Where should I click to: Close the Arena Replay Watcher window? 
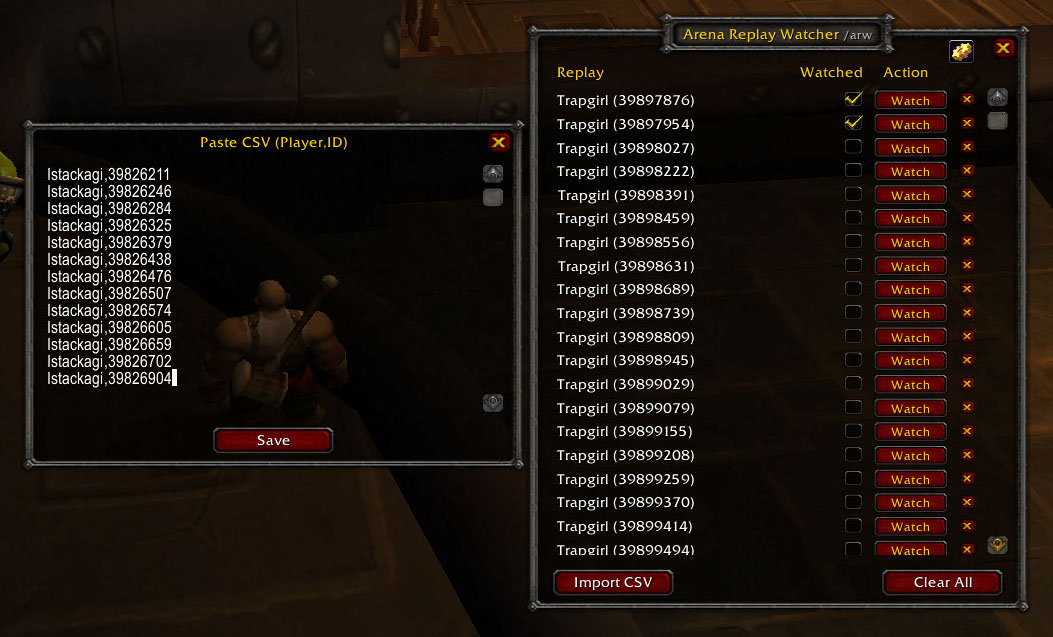tap(1004, 48)
